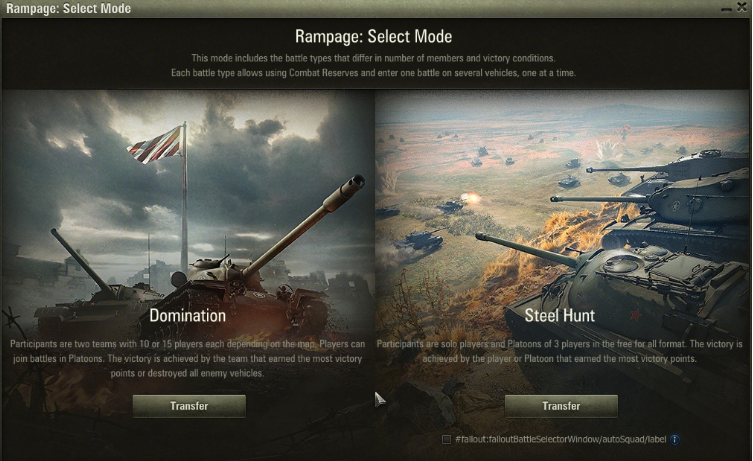Tick the autoSquad checkbox
The width and height of the screenshot is (753, 461).
point(446,439)
